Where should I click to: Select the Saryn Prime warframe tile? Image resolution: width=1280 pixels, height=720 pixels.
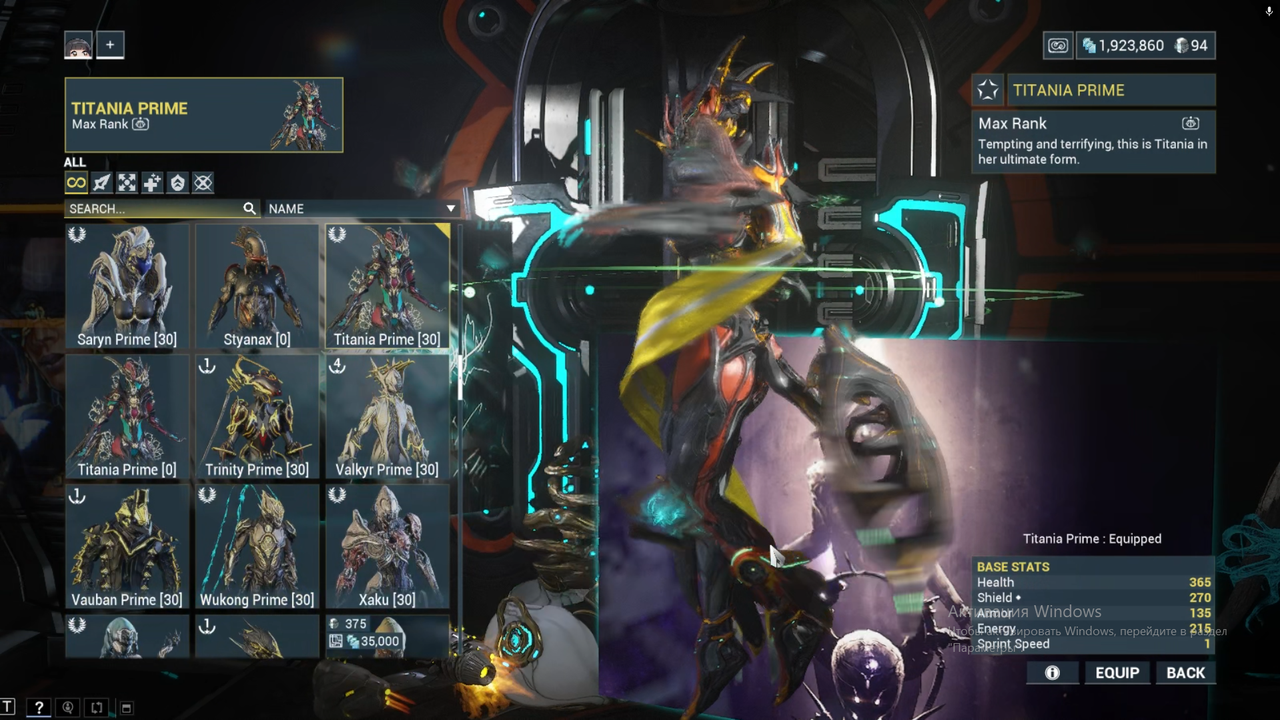point(127,286)
